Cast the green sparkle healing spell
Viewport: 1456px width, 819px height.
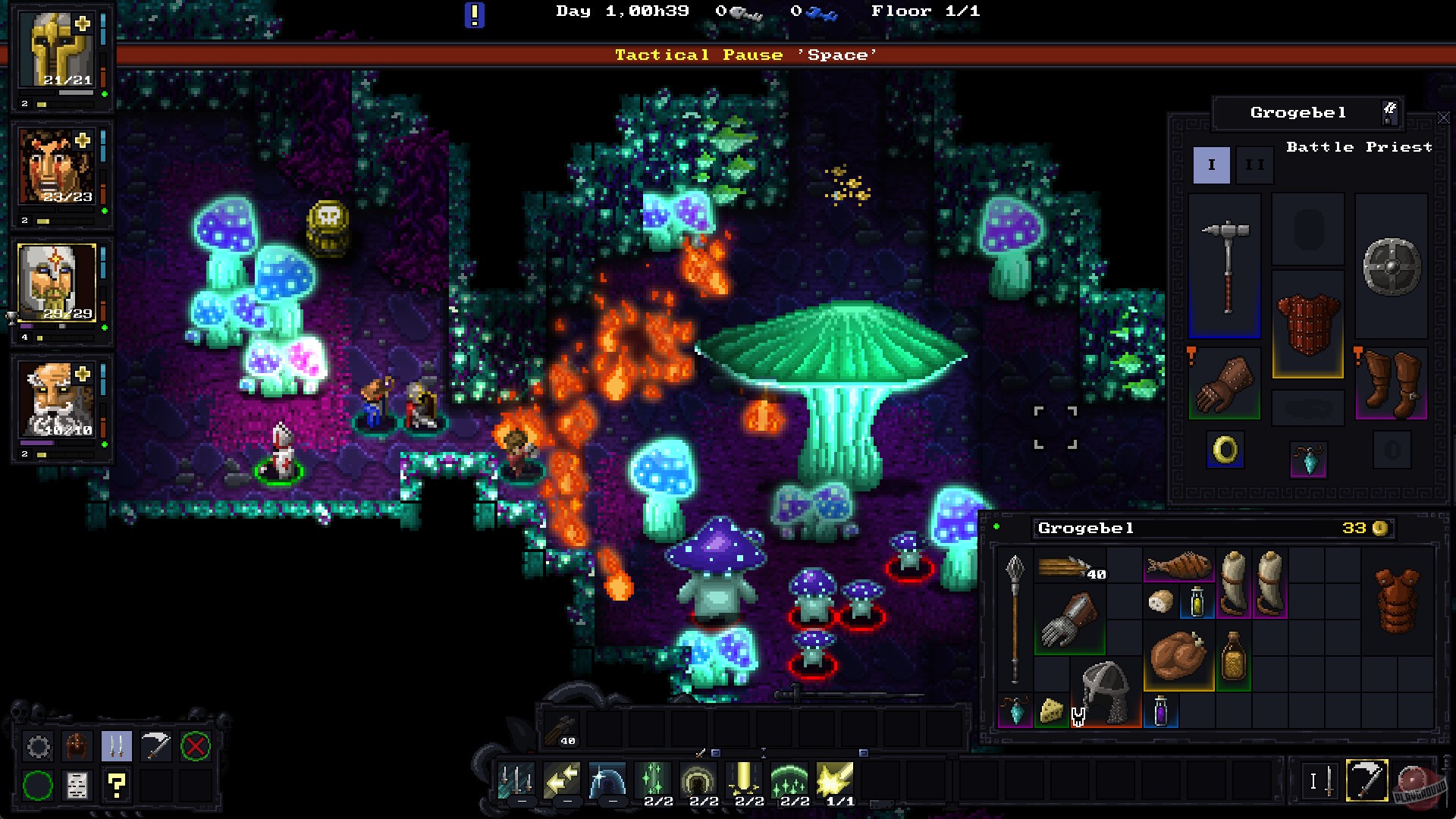click(x=654, y=777)
